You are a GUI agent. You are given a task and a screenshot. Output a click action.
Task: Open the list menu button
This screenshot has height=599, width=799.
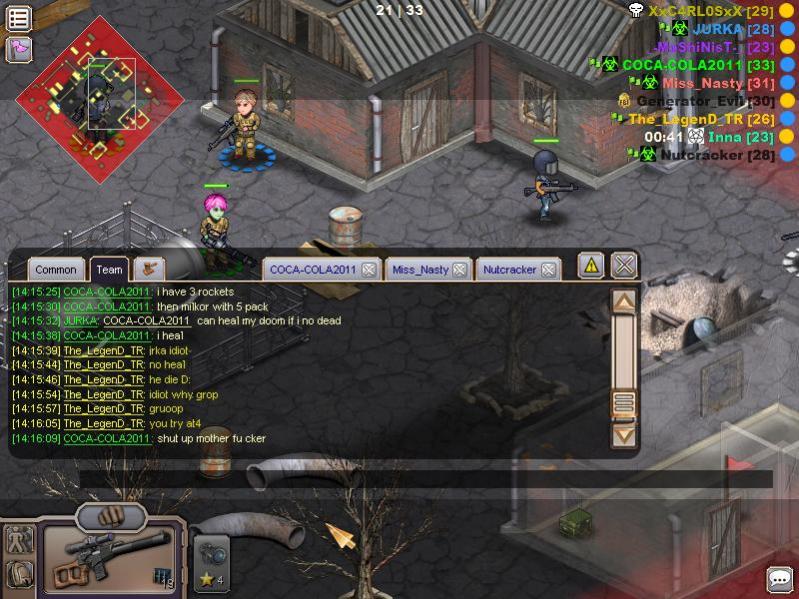pos(18,18)
